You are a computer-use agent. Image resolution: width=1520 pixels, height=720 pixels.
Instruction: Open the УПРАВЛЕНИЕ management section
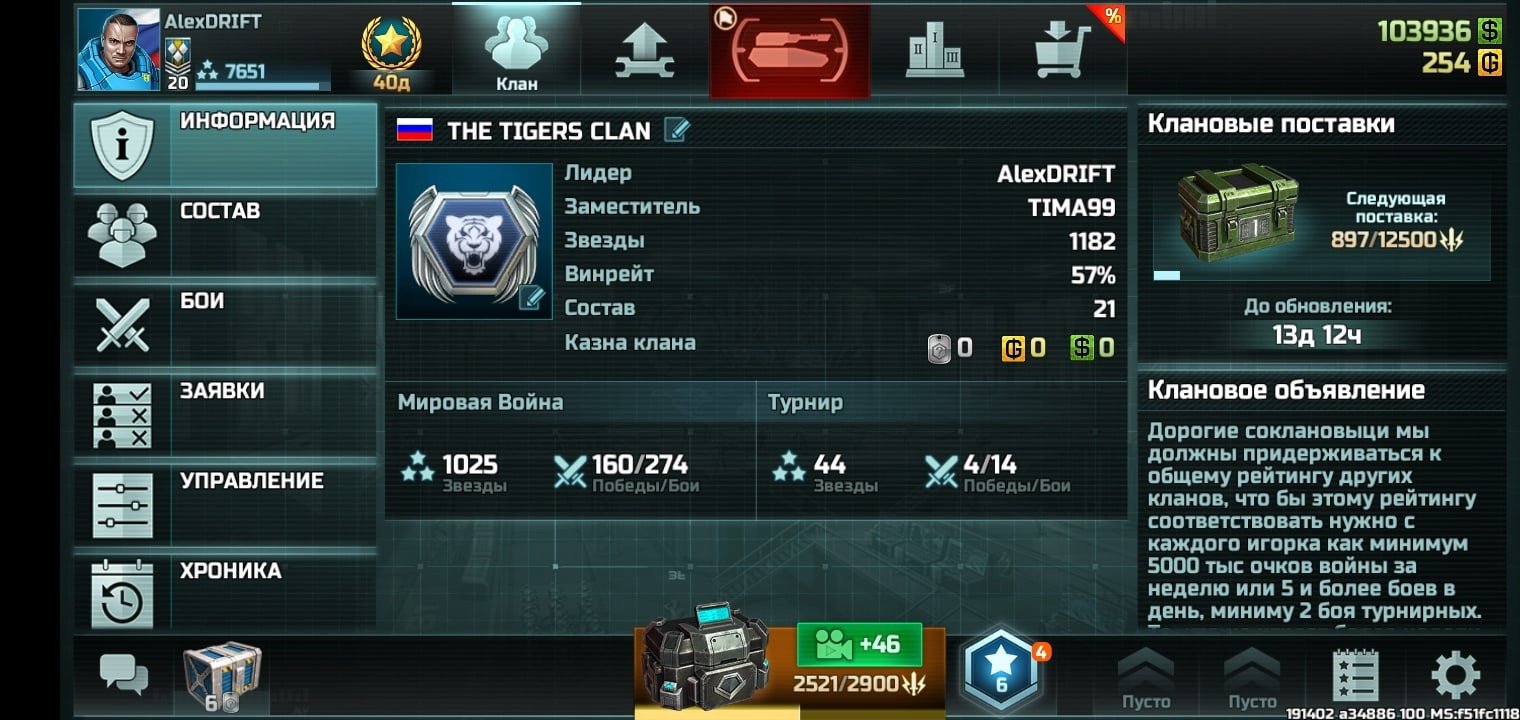225,505
